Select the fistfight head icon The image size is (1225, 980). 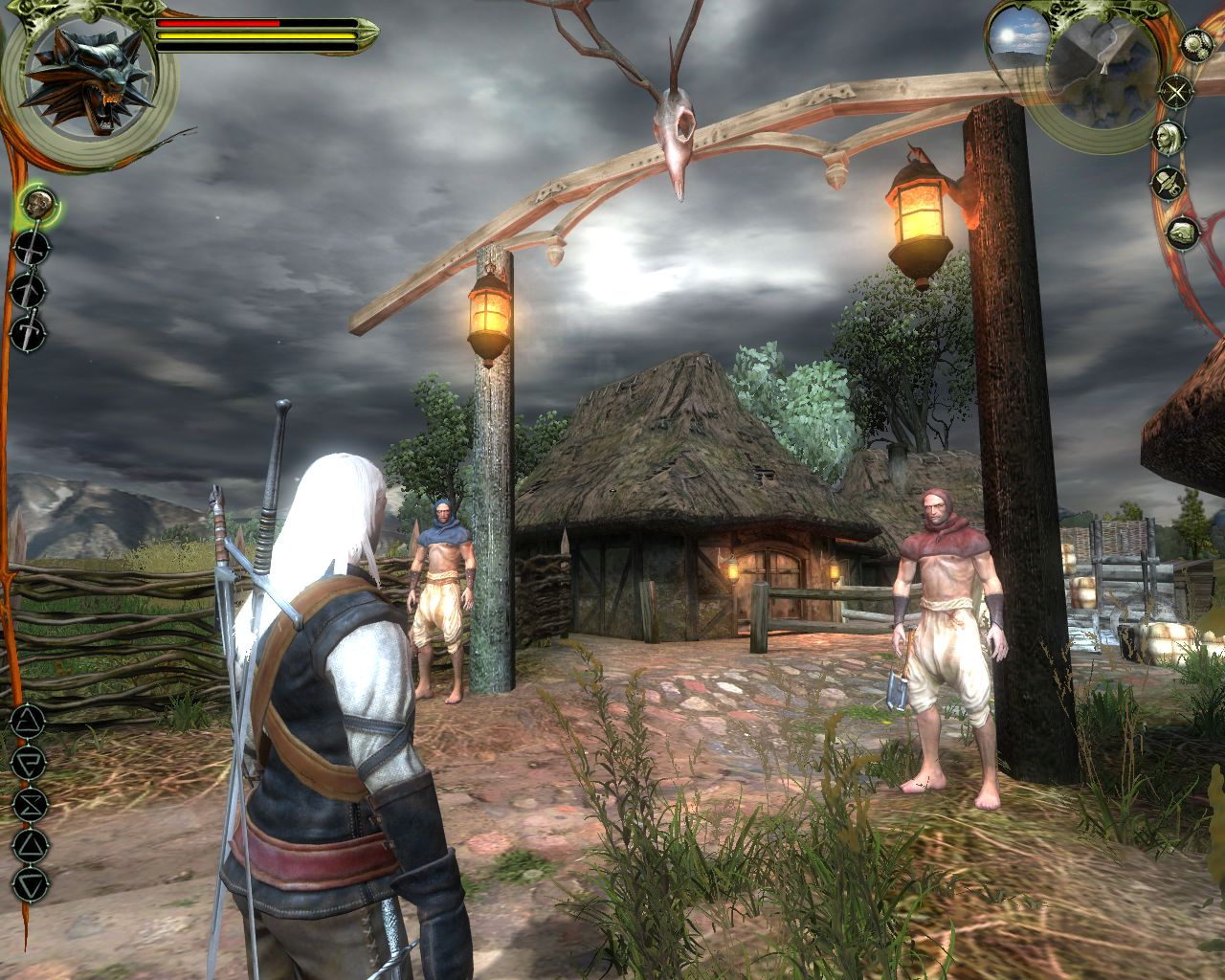coord(38,205)
